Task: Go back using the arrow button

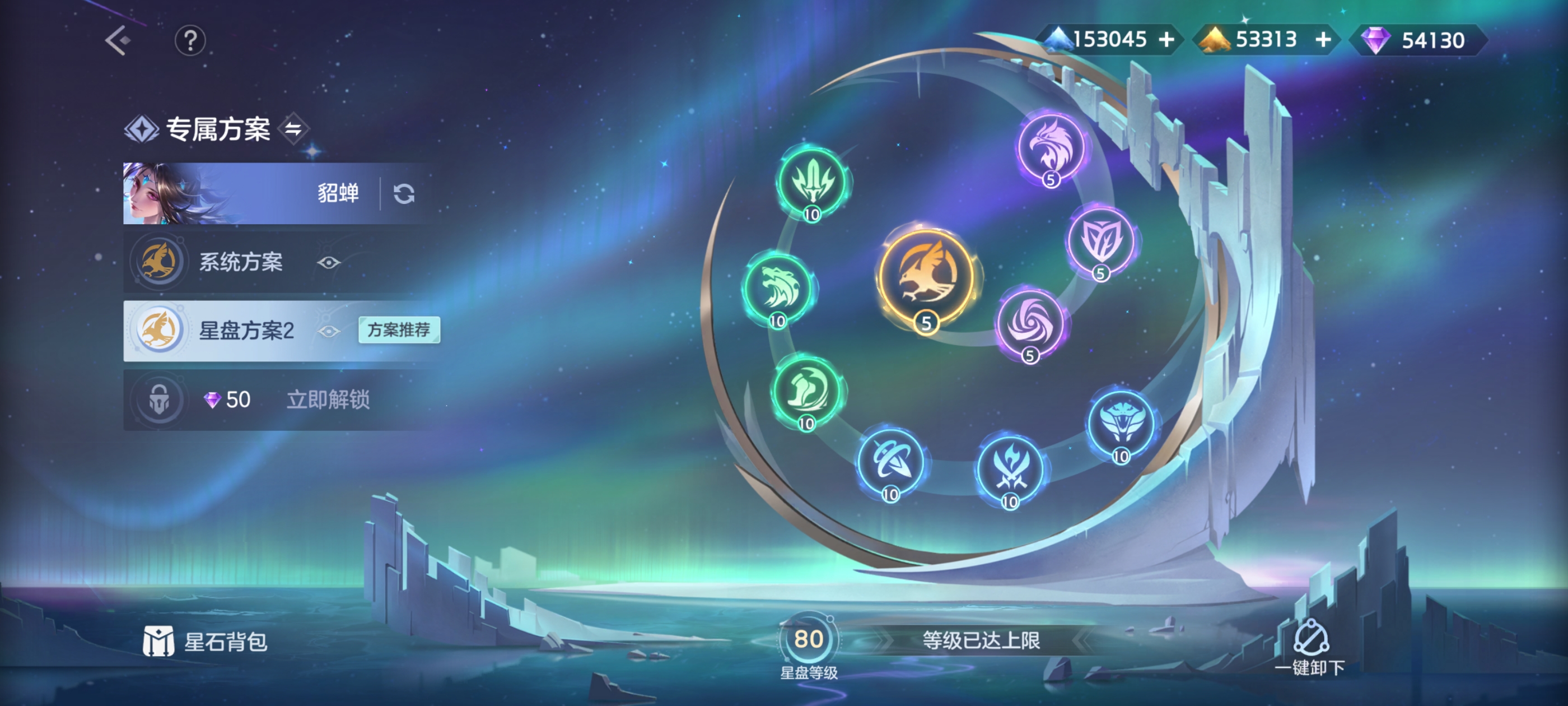Action: (118, 41)
